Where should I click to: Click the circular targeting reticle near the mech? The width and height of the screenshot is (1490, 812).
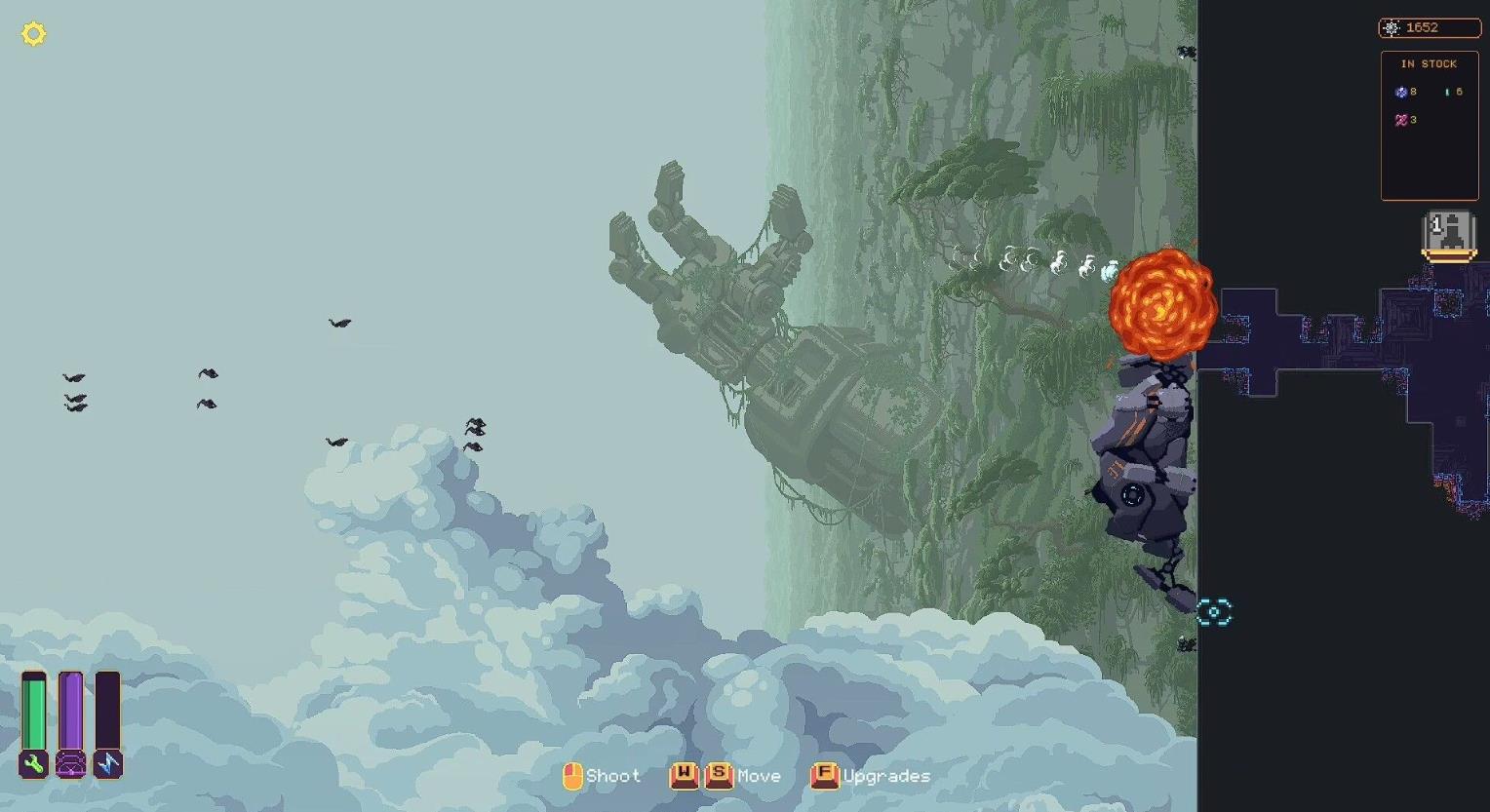tap(1213, 610)
